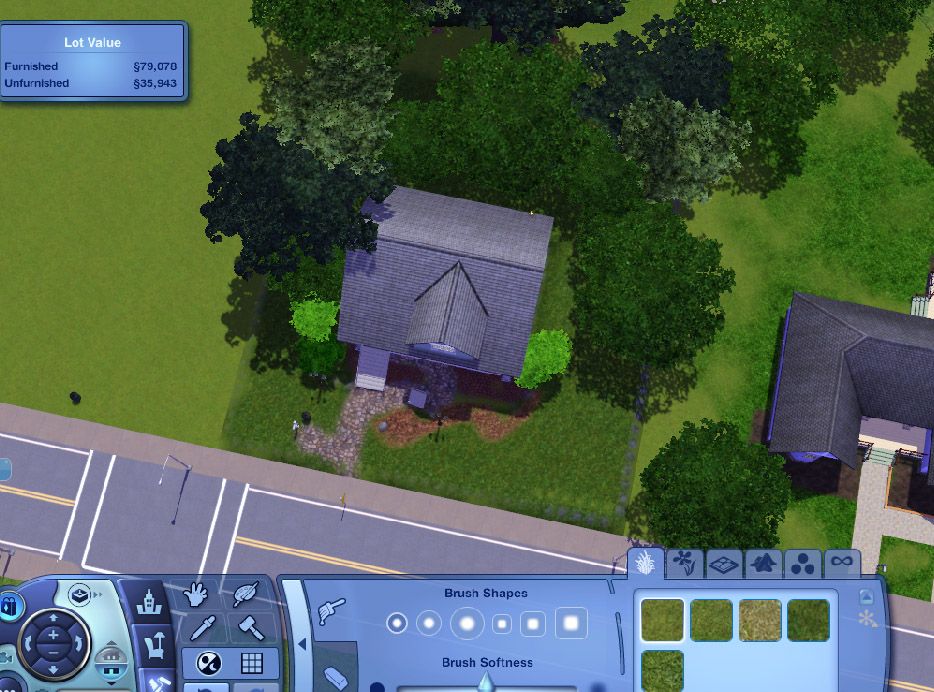Open the flower terrain paint tab
The image size is (934, 692).
[x=683, y=563]
